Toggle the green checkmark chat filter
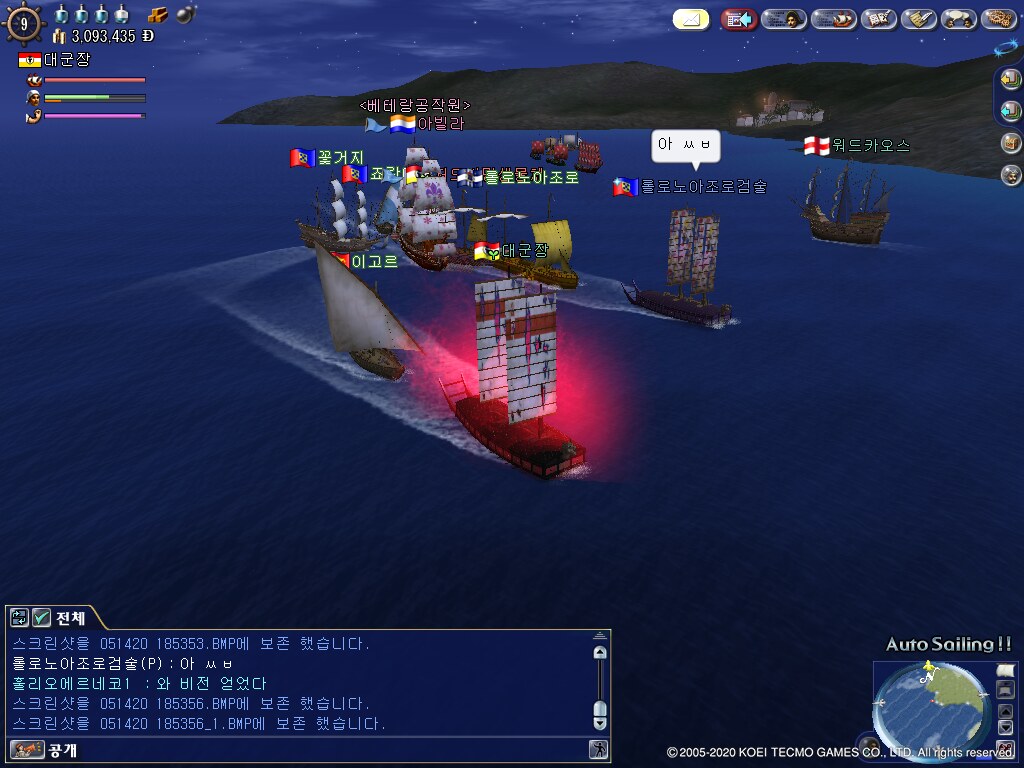The height and width of the screenshot is (768, 1024). [42, 617]
